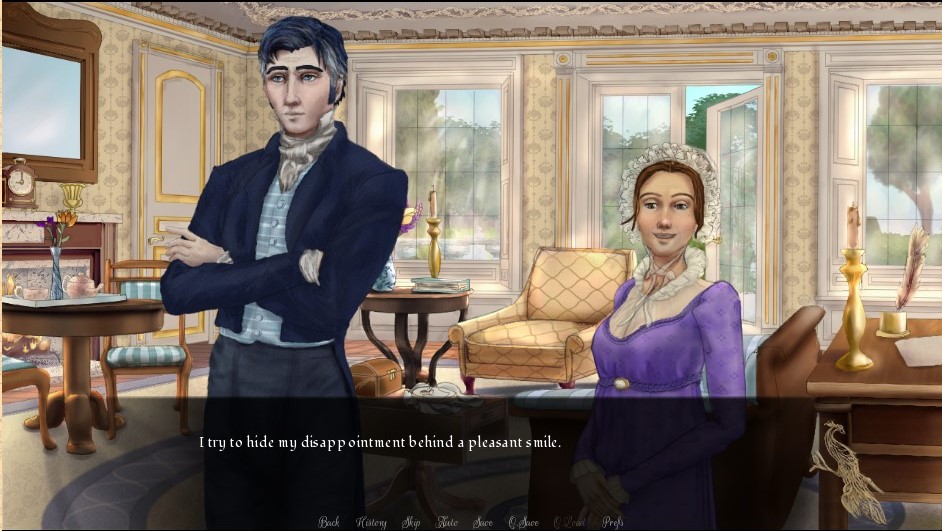Go back to the previous dialogue line
The image size is (942, 531).
point(329,522)
